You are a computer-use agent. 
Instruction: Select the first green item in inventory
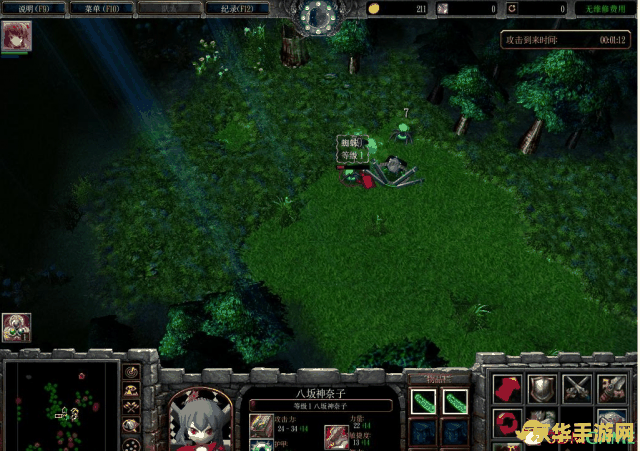pyautogui.click(x=423, y=402)
